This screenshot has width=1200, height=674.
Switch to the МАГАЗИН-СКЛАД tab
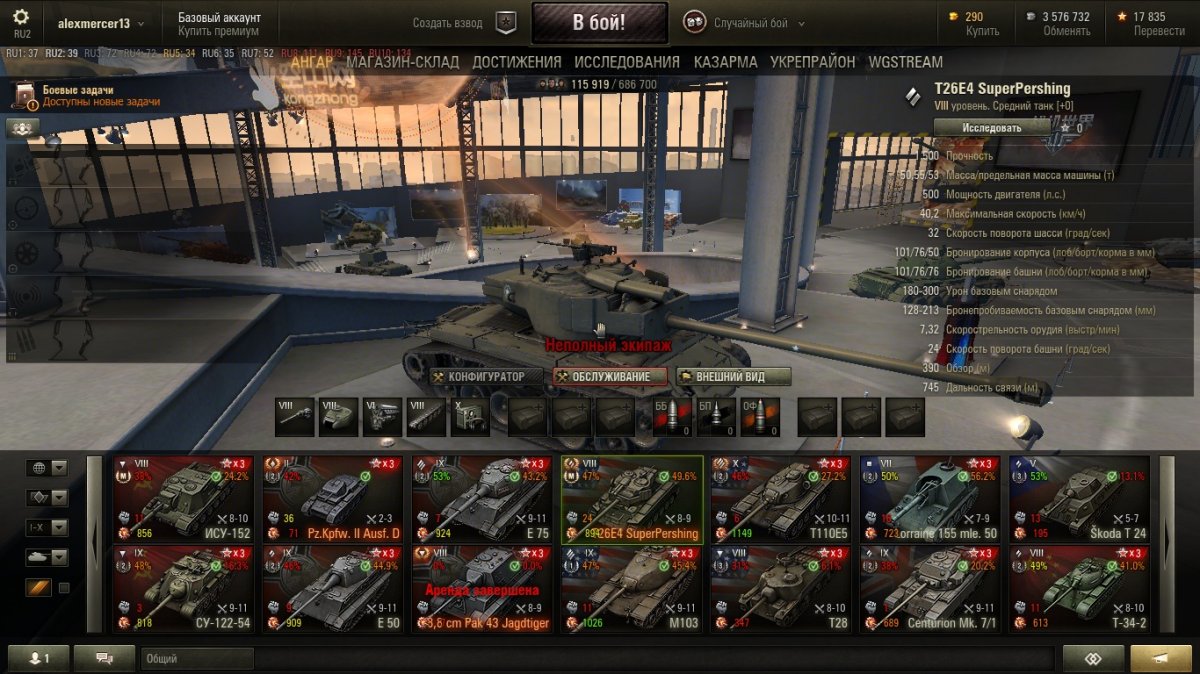pos(402,62)
